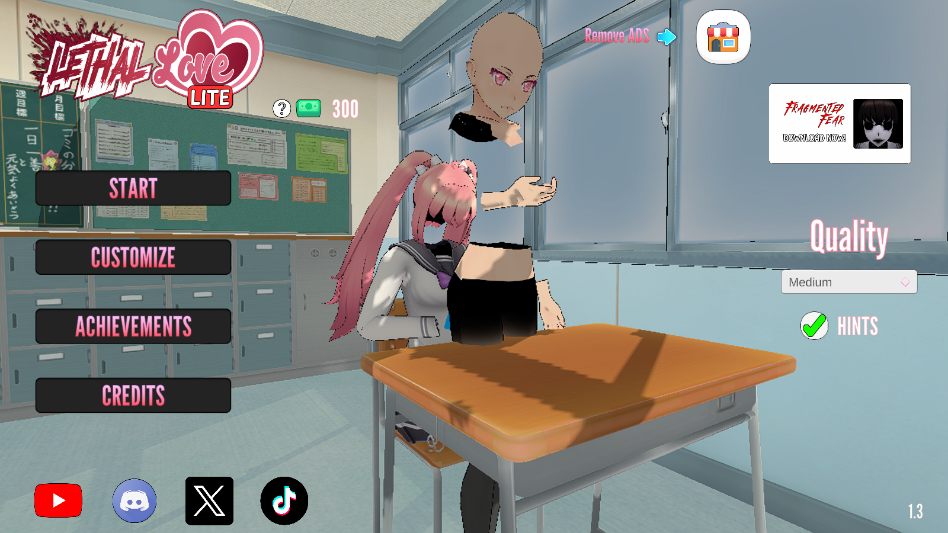The image size is (948, 533).
Task: Start the game from the main menu
Action: coord(133,188)
